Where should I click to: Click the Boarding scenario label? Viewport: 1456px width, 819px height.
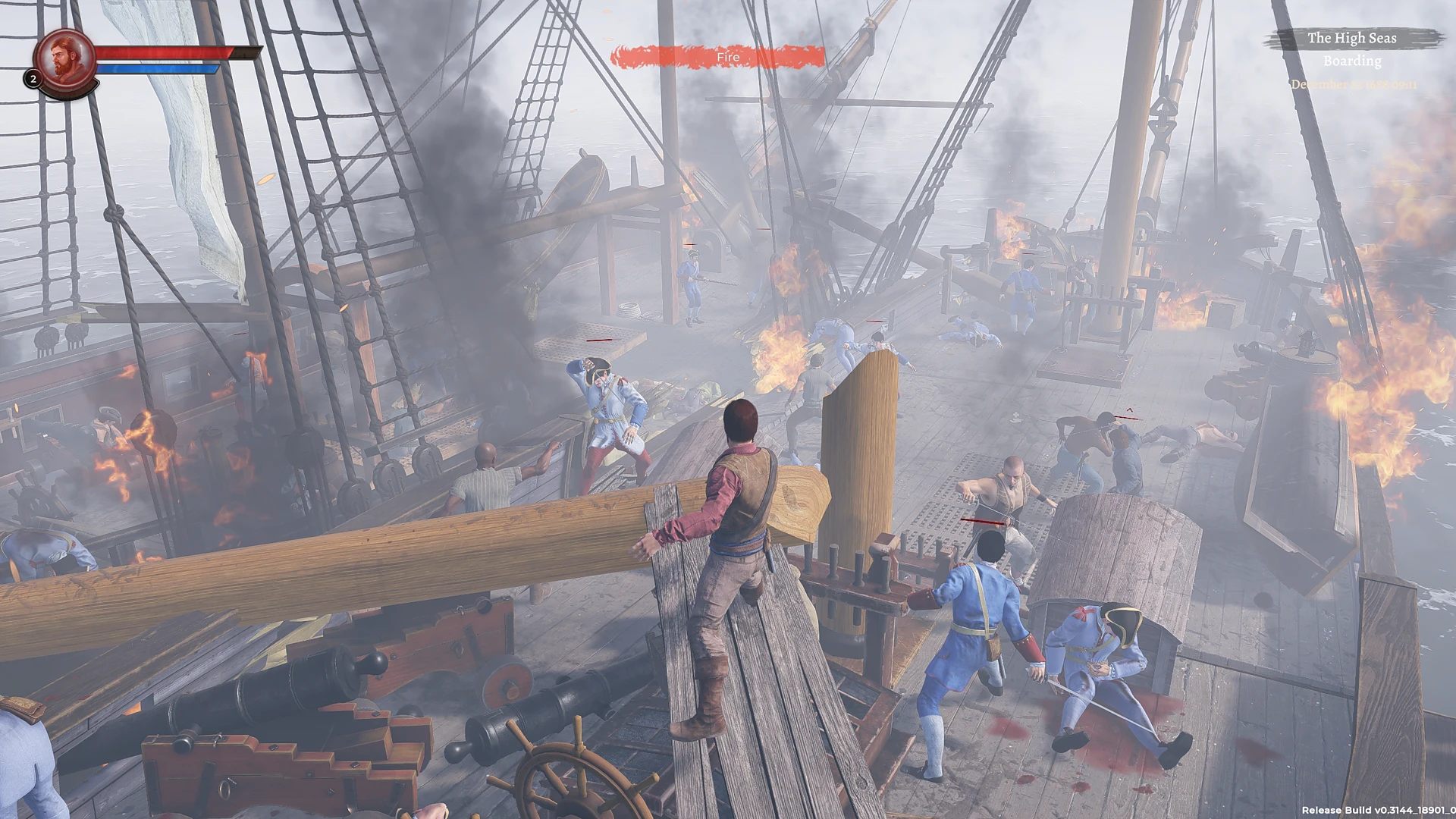point(1352,61)
